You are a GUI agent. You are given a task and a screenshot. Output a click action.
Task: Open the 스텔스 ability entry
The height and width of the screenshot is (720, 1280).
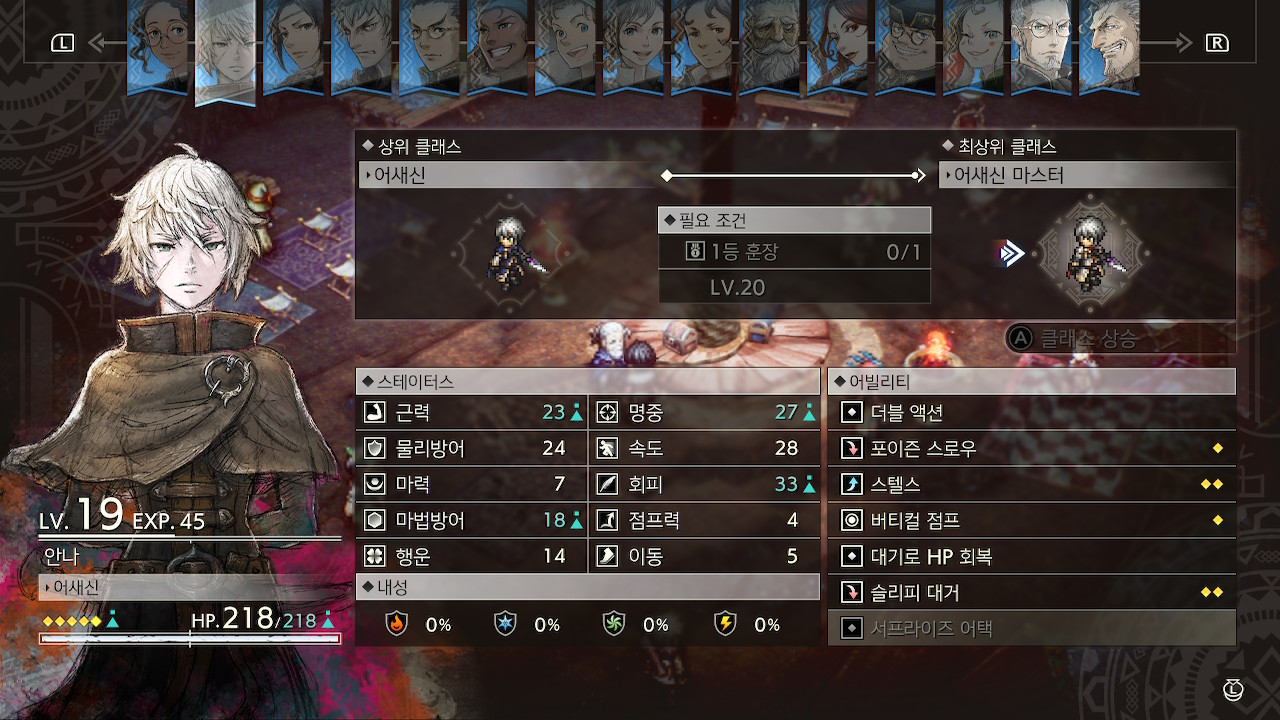[1031, 484]
